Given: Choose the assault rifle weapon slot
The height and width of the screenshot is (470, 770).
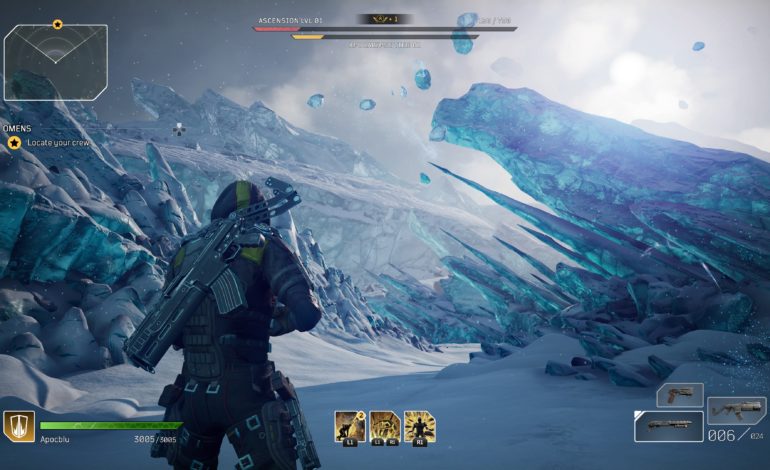Looking at the screenshot, I should click(736, 409).
